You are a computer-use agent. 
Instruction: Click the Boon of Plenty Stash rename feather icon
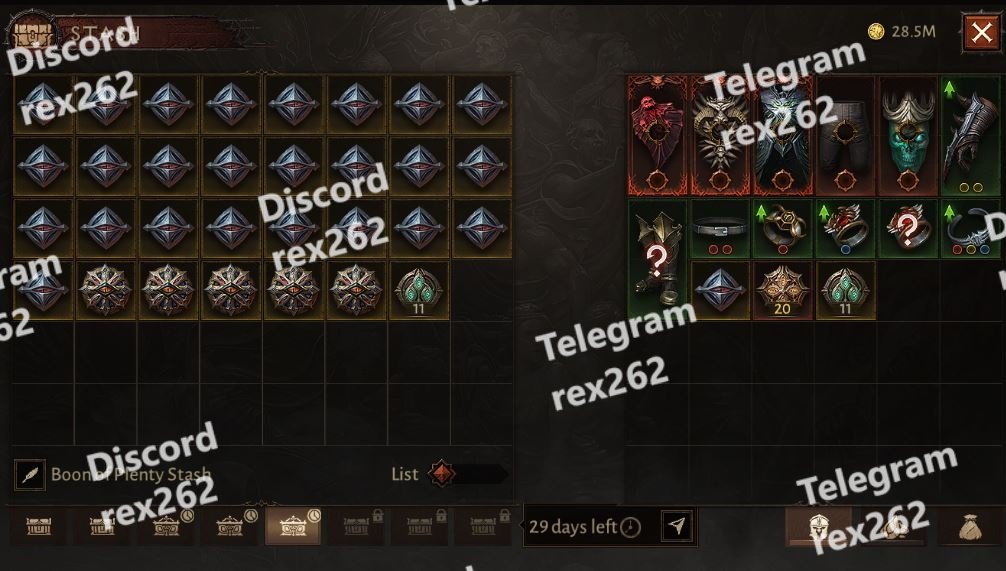[x=30, y=475]
